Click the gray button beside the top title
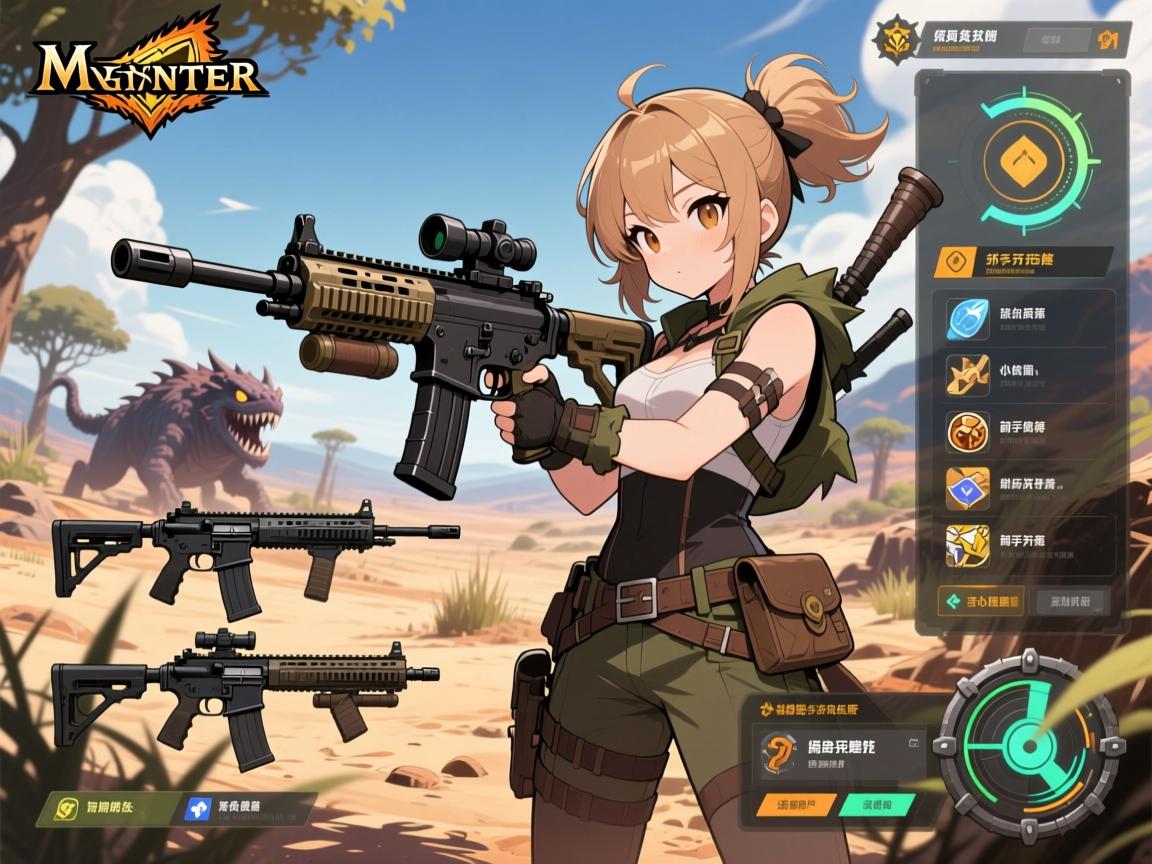Screen dimensions: 1152x864 (1056, 40)
